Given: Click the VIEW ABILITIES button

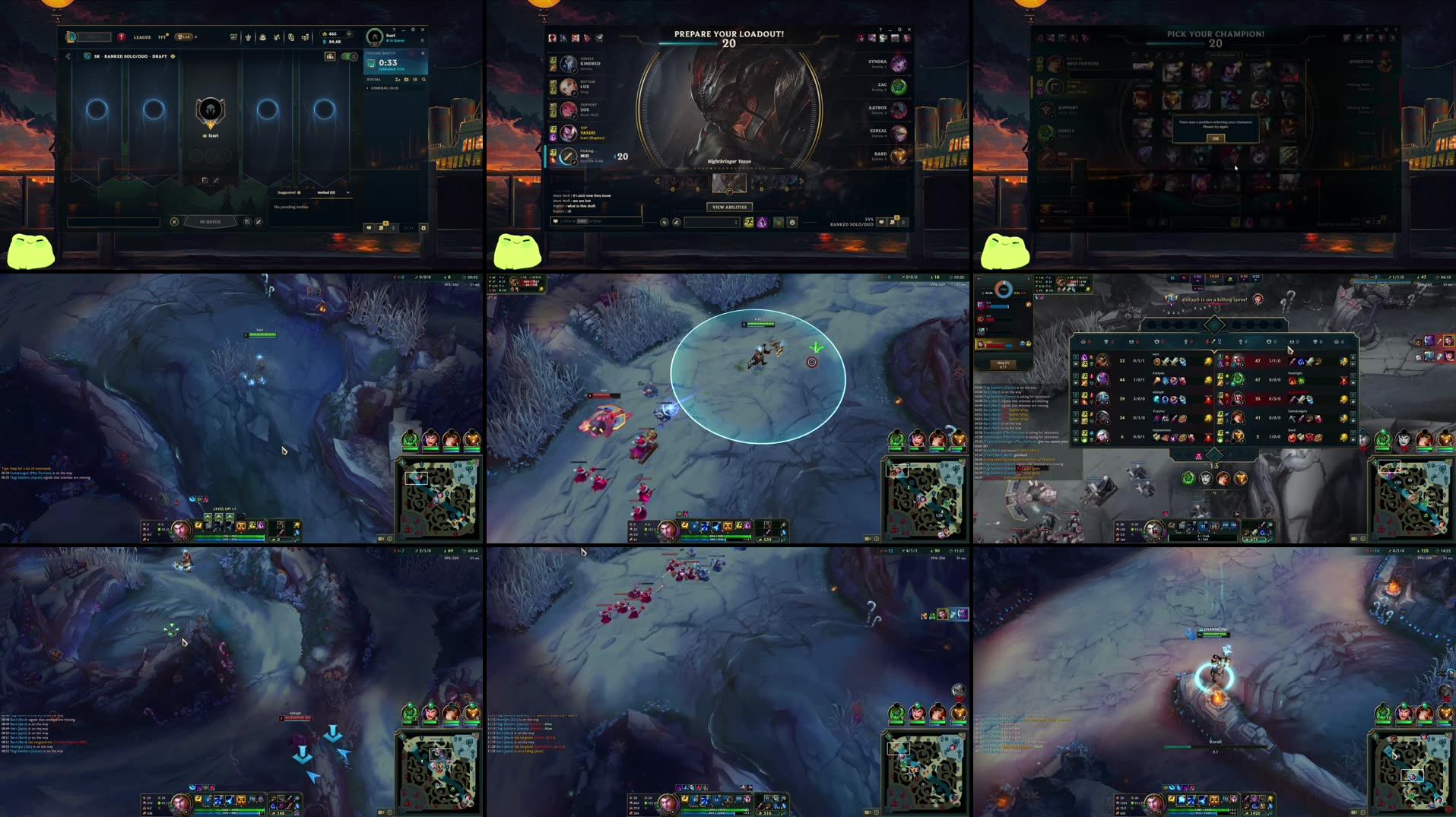Looking at the screenshot, I should (x=730, y=207).
